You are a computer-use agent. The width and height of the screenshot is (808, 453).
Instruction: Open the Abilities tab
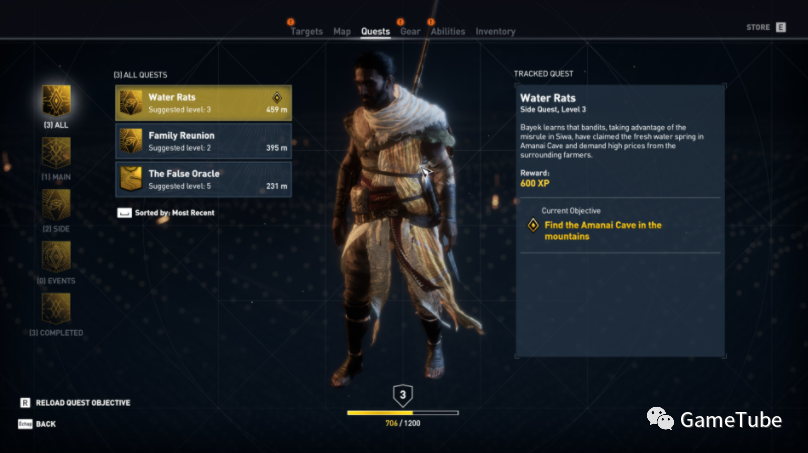coord(448,32)
